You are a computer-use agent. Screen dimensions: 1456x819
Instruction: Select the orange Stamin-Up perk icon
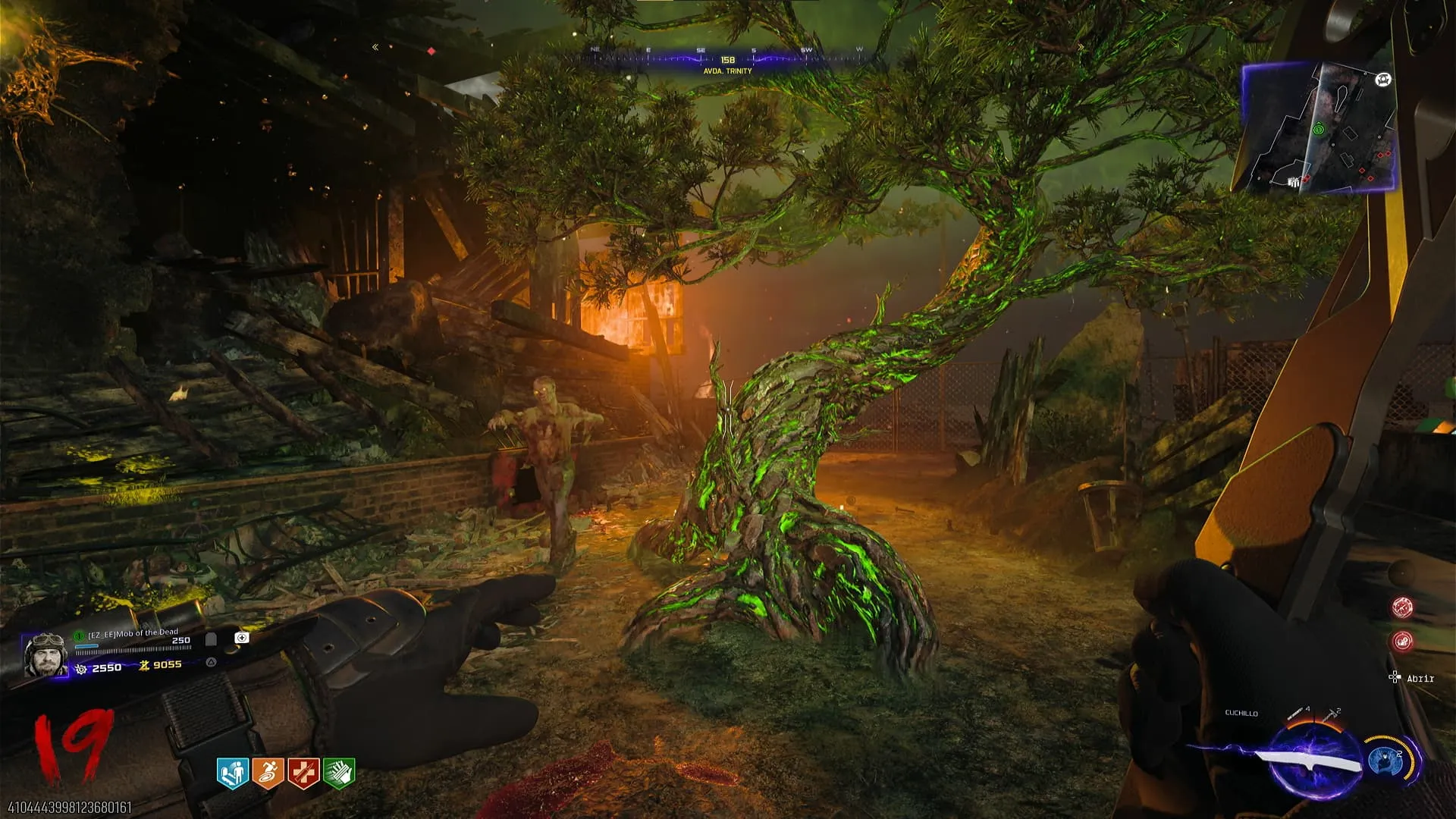point(268,773)
